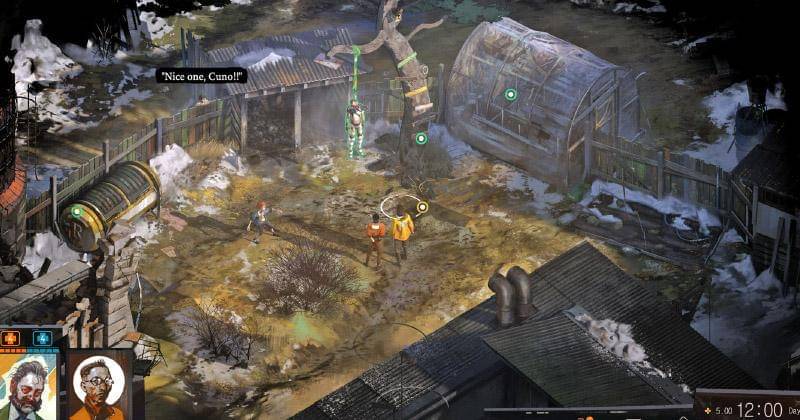Activate the green orb on the brass tank
The image size is (800, 420).
click(76, 211)
